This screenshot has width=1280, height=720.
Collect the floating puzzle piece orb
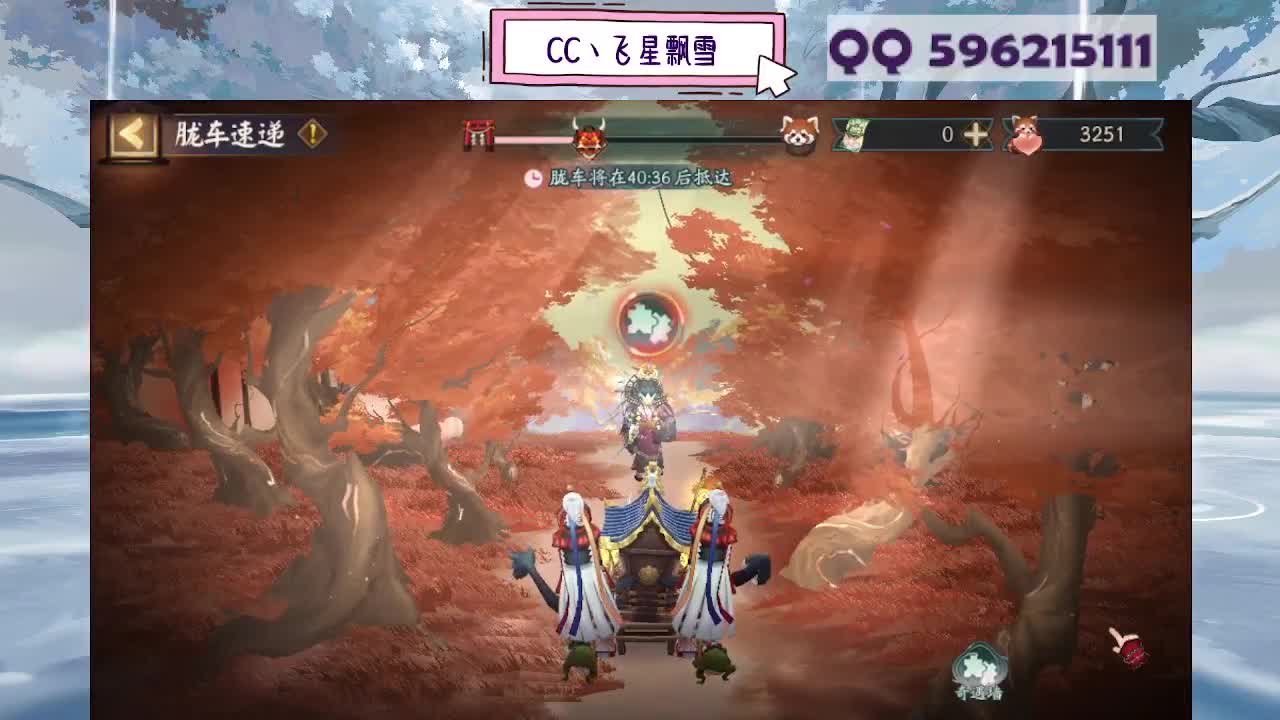[650, 324]
